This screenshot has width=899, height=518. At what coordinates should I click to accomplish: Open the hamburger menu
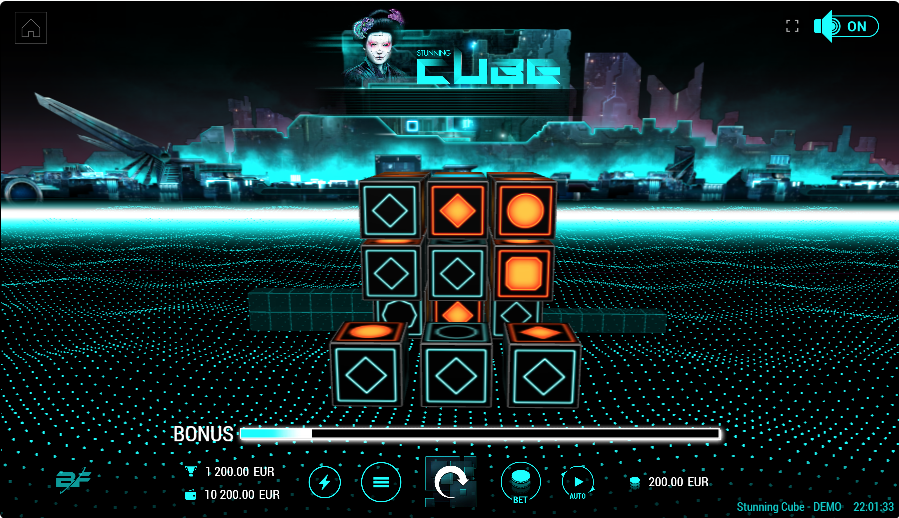tap(381, 483)
